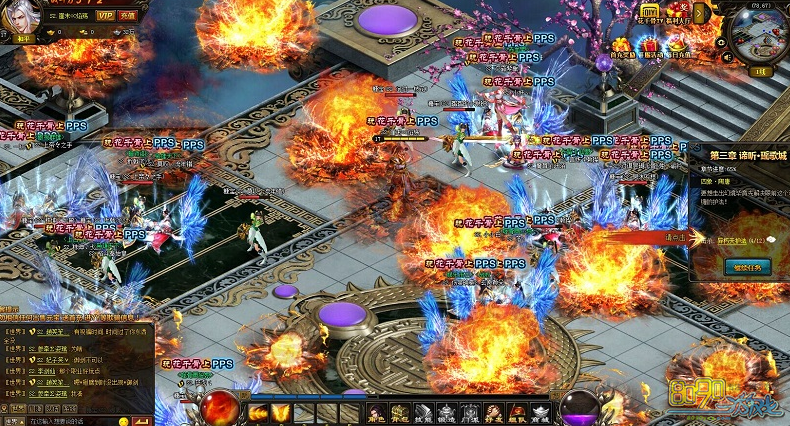The width and height of the screenshot is (790, 426).
Task: Open the 充值 recharge button
Action: point(128,16)
